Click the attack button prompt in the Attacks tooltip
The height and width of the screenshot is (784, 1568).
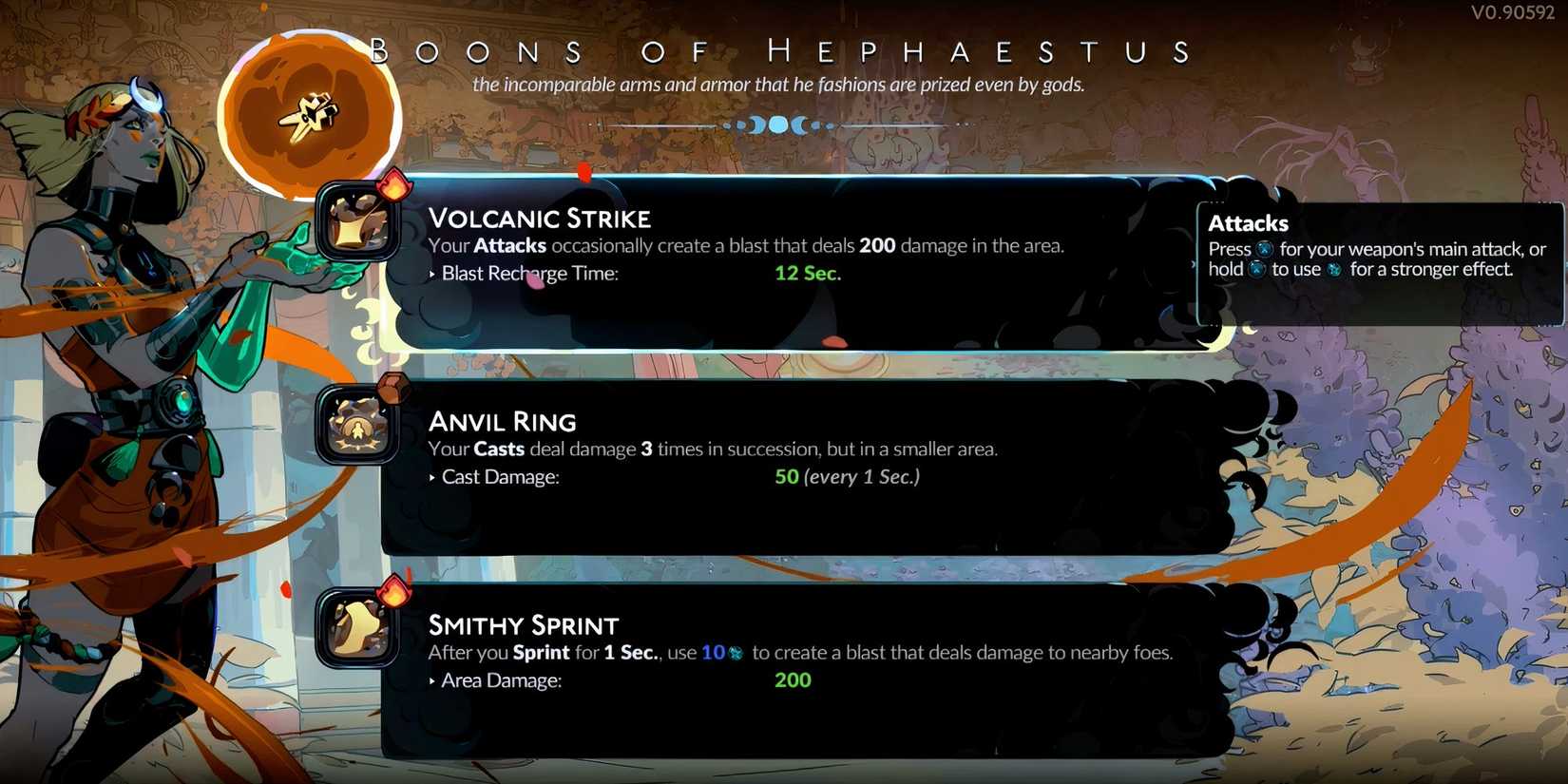point(1265,249)
